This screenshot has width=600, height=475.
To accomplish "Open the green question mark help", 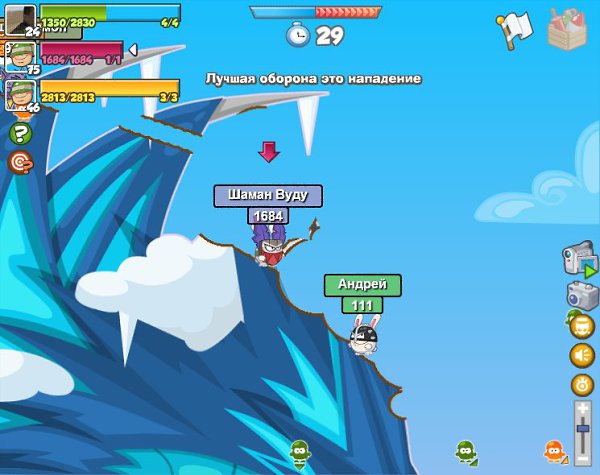I will 20,133.
